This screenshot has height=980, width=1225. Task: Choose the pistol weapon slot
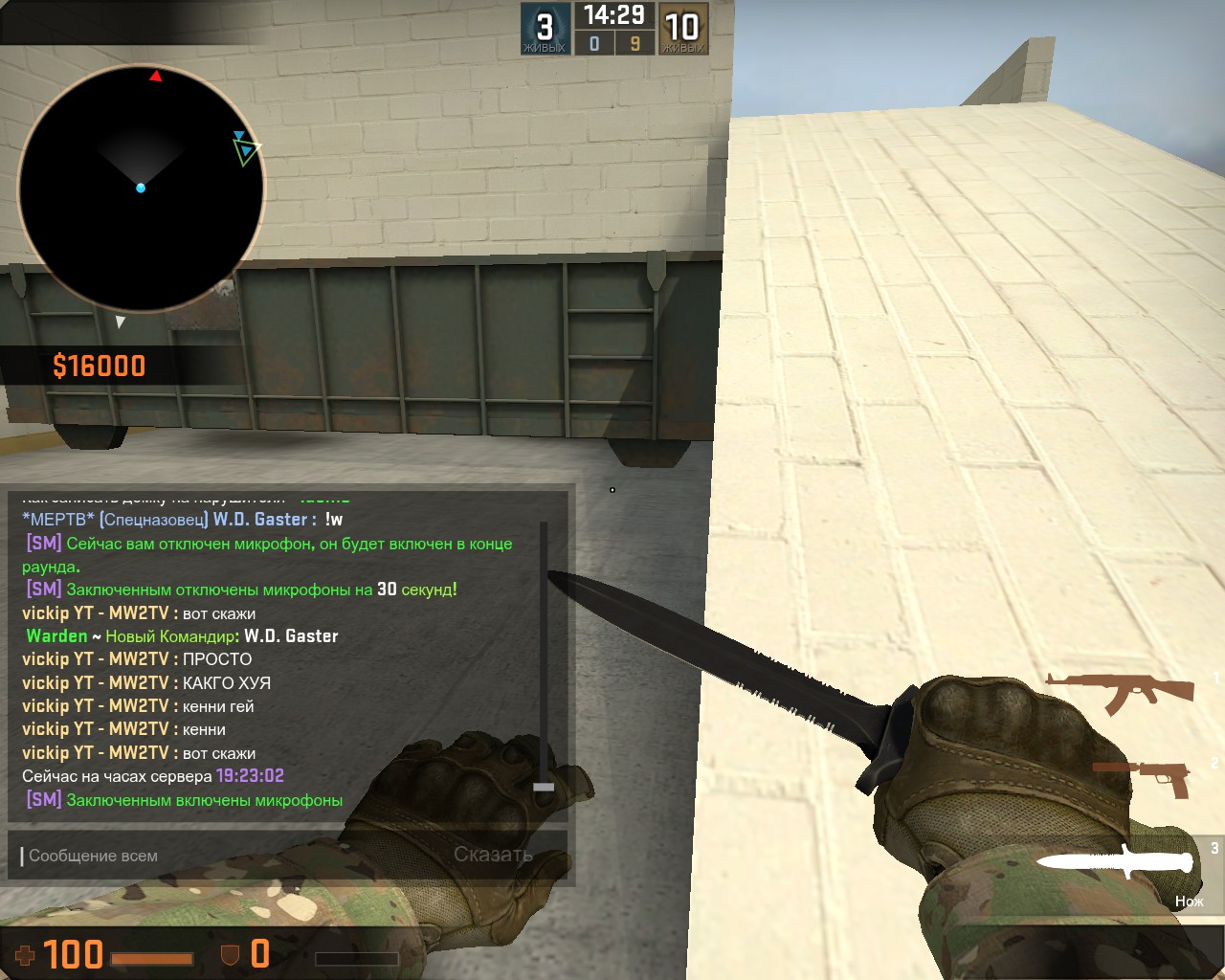point(1144,777)
